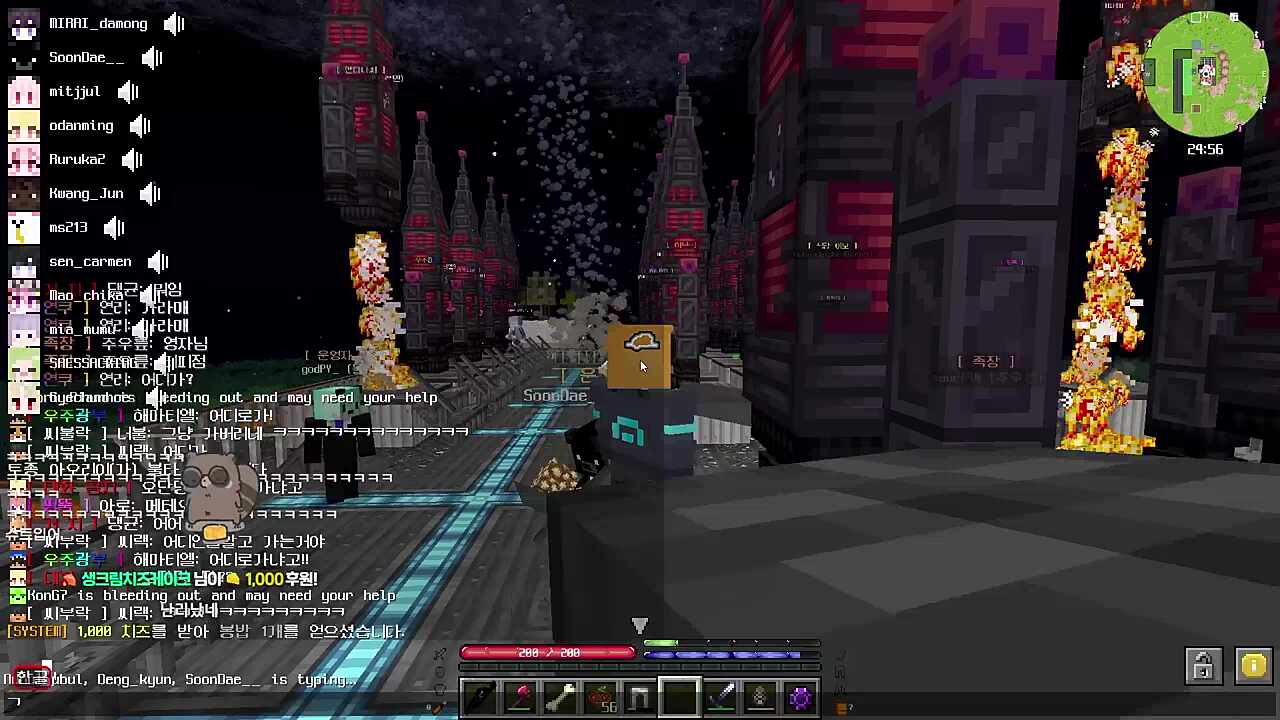Select the bone item in the hotbar
Image resolution: width=1280 pixels, height=720 pixels.
(x=560, y=697)
